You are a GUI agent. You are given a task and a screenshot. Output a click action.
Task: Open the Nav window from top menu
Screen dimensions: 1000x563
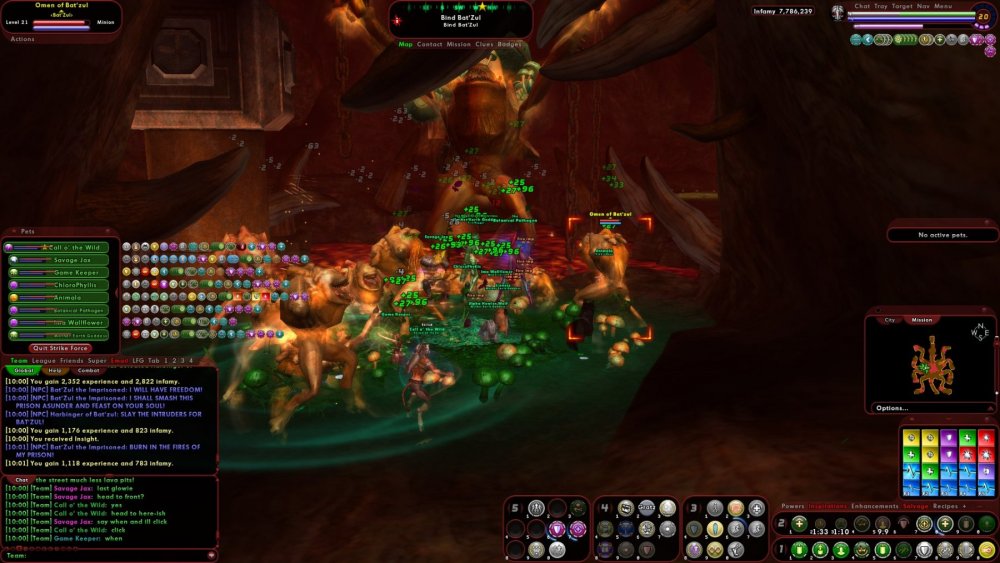pyautogui.click(x=923, y=6)
